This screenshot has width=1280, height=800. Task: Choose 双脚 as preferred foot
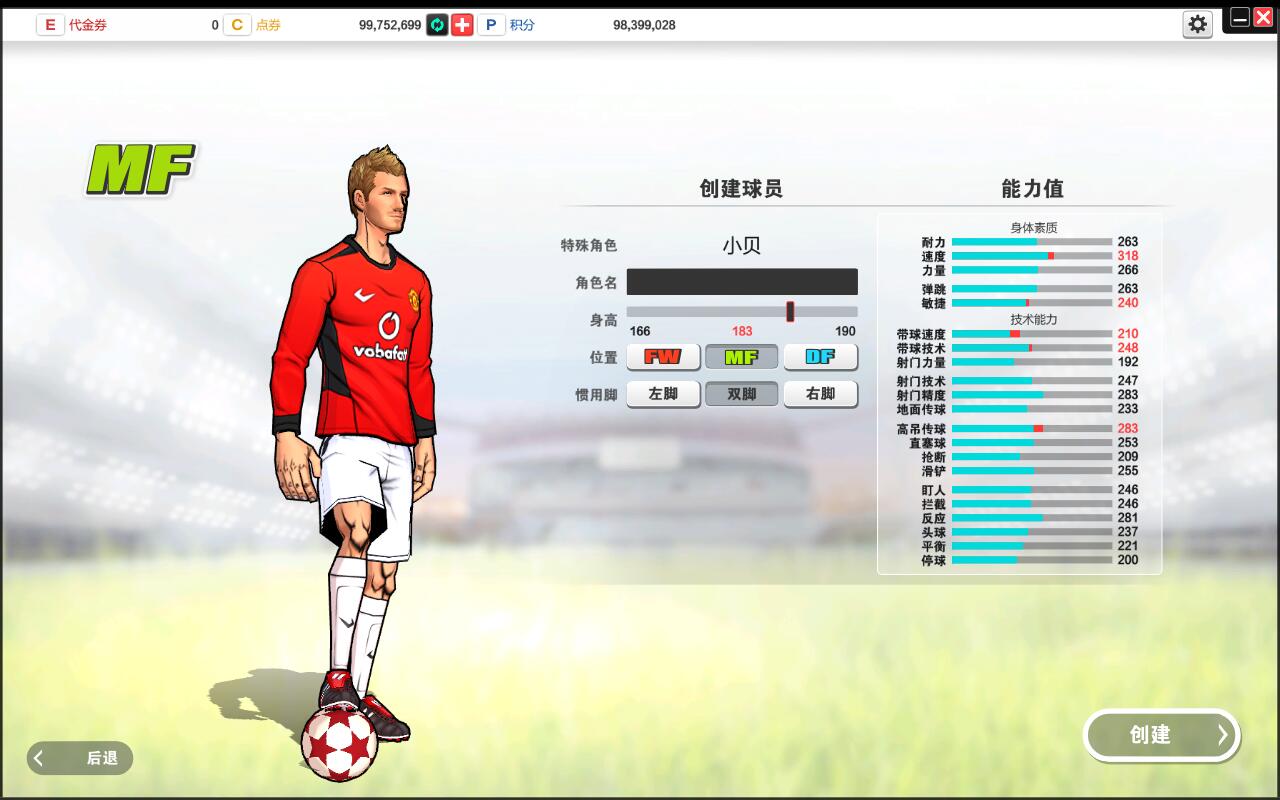pyautogui.click(x=741, y=394)
